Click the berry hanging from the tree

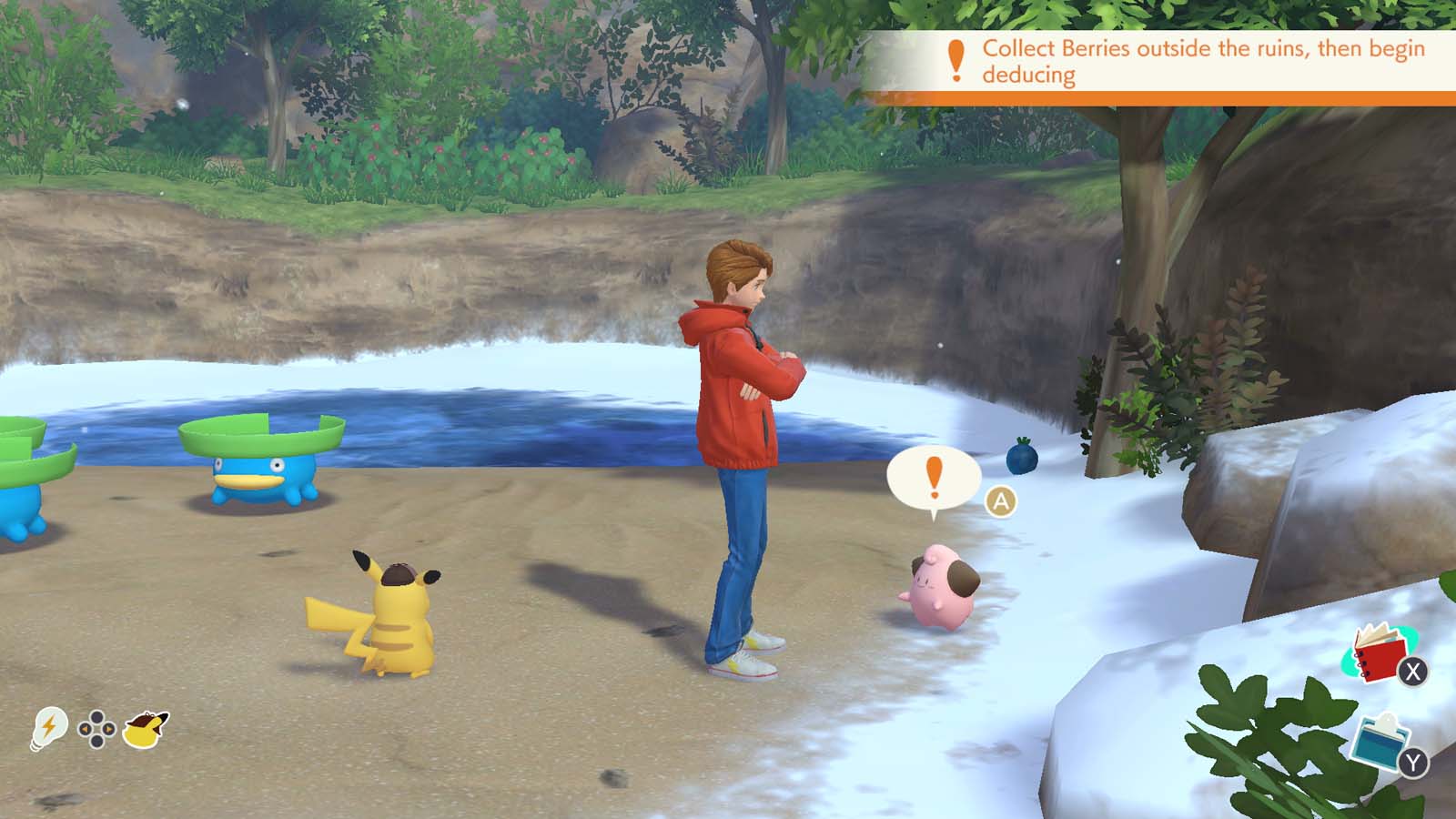point(1022,459)
